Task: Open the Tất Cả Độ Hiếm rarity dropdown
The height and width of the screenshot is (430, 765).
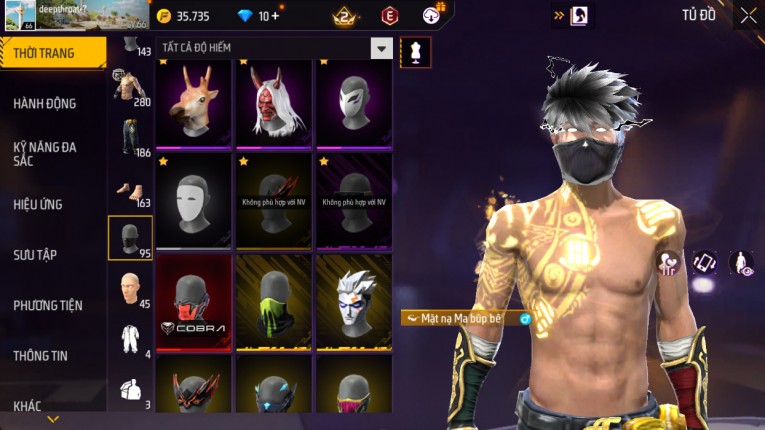Action: pos(381,48)
